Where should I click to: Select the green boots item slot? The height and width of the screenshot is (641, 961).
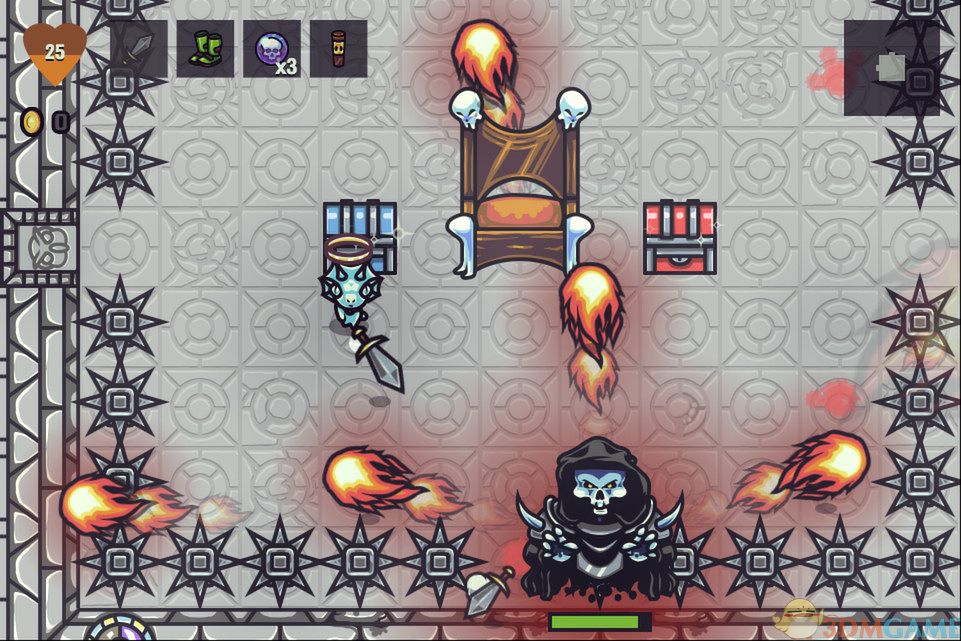click(205, 49)
